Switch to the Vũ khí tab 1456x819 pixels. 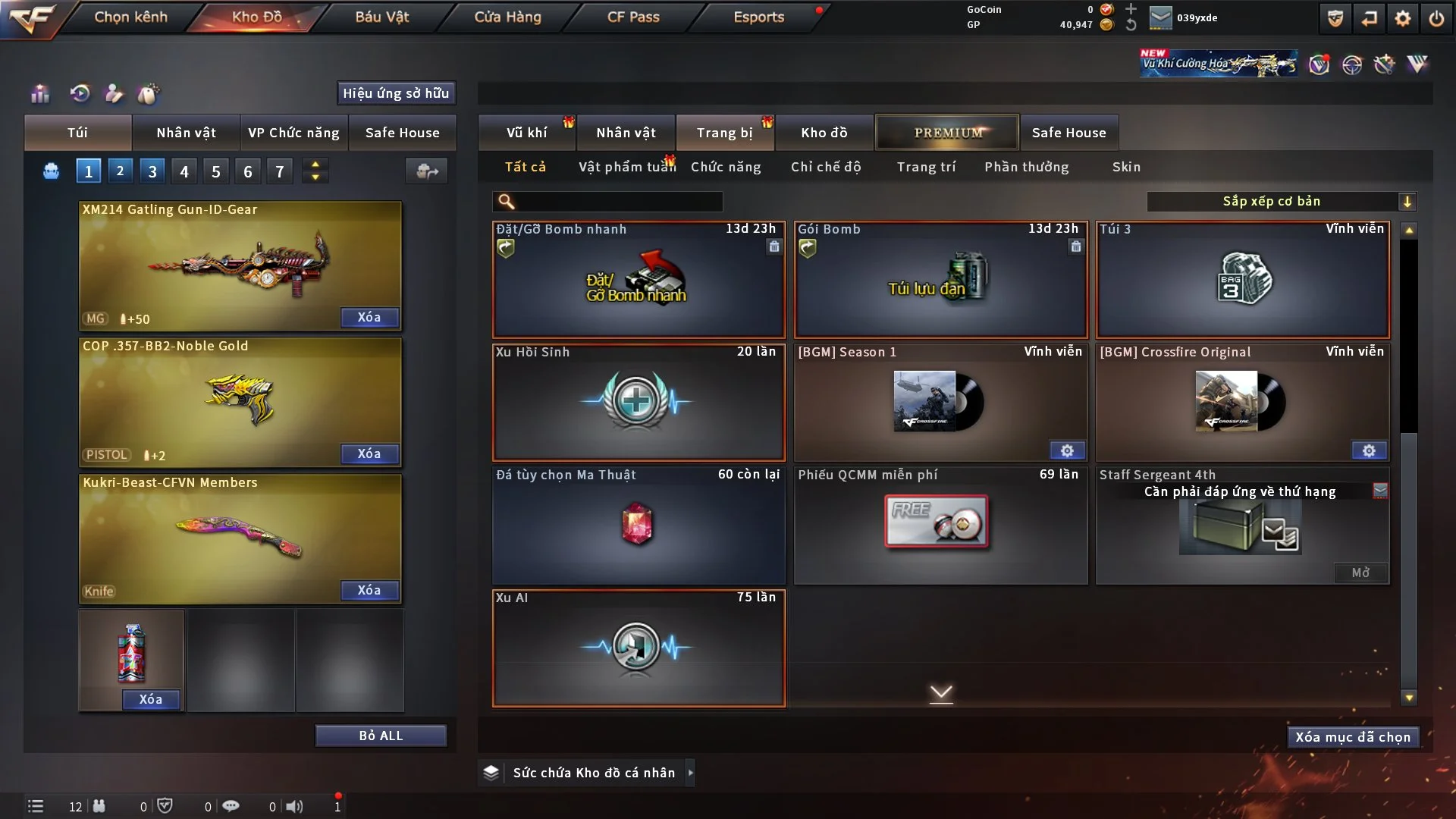point(526,133)
